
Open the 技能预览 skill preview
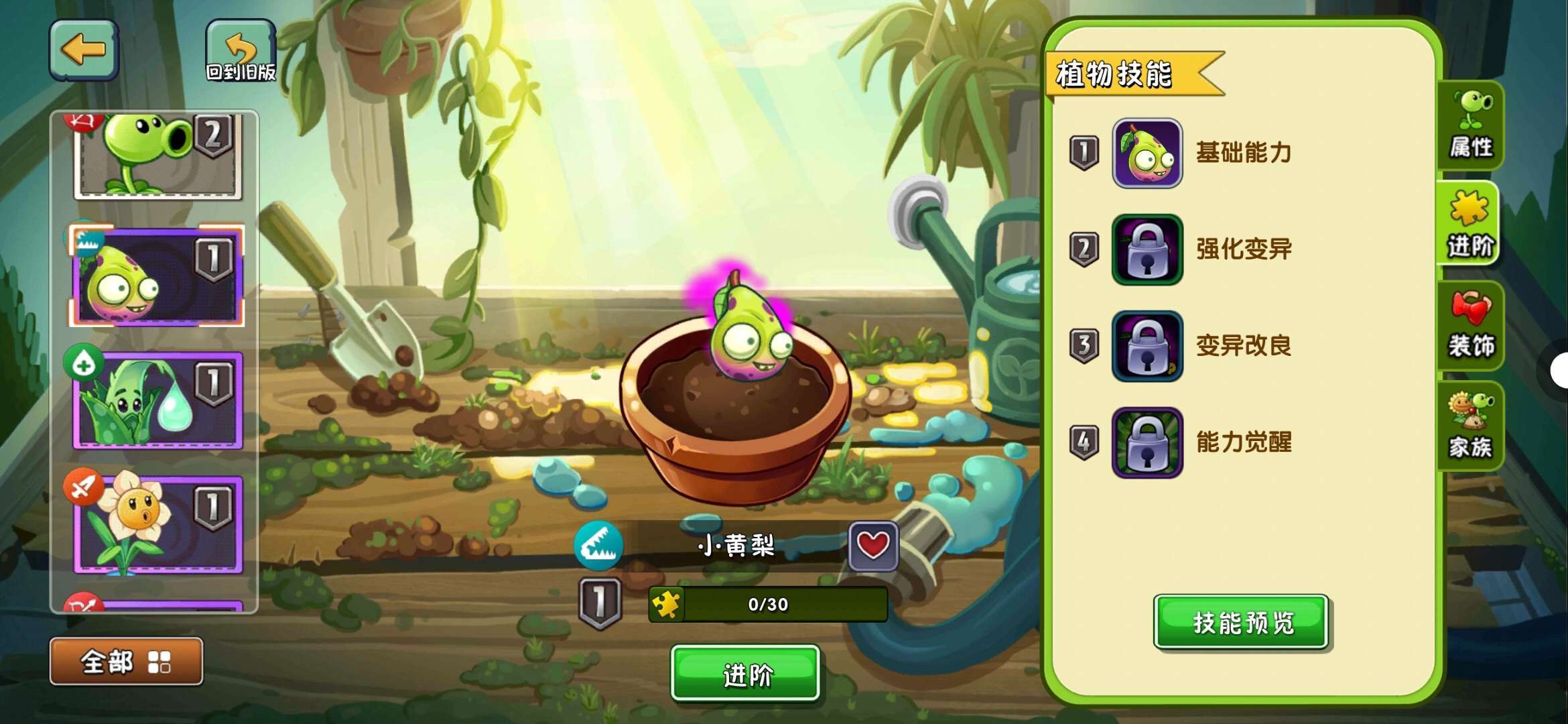coord(1241,622)
